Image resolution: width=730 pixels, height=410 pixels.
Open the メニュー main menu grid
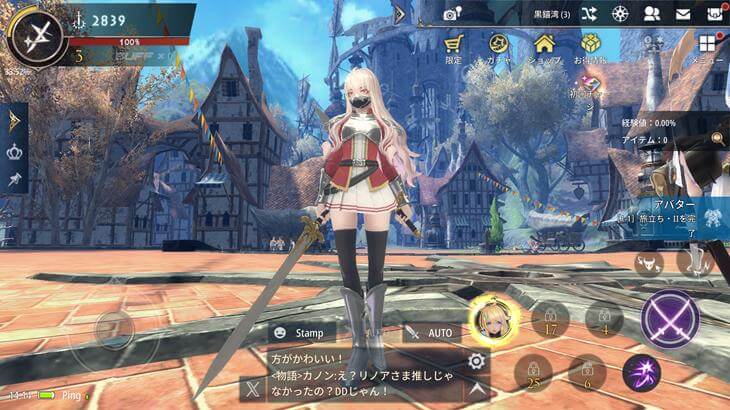[x=708, y=48]
